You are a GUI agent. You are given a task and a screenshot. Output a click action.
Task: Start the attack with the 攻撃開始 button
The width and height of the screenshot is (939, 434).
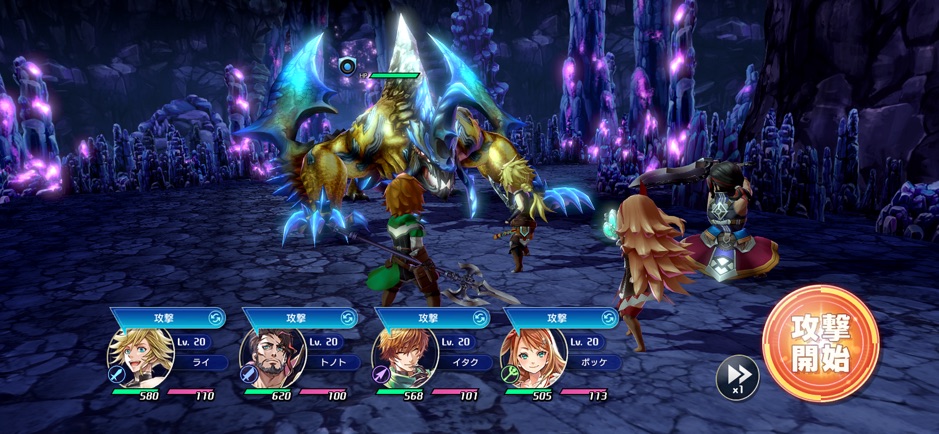[820, 343]
